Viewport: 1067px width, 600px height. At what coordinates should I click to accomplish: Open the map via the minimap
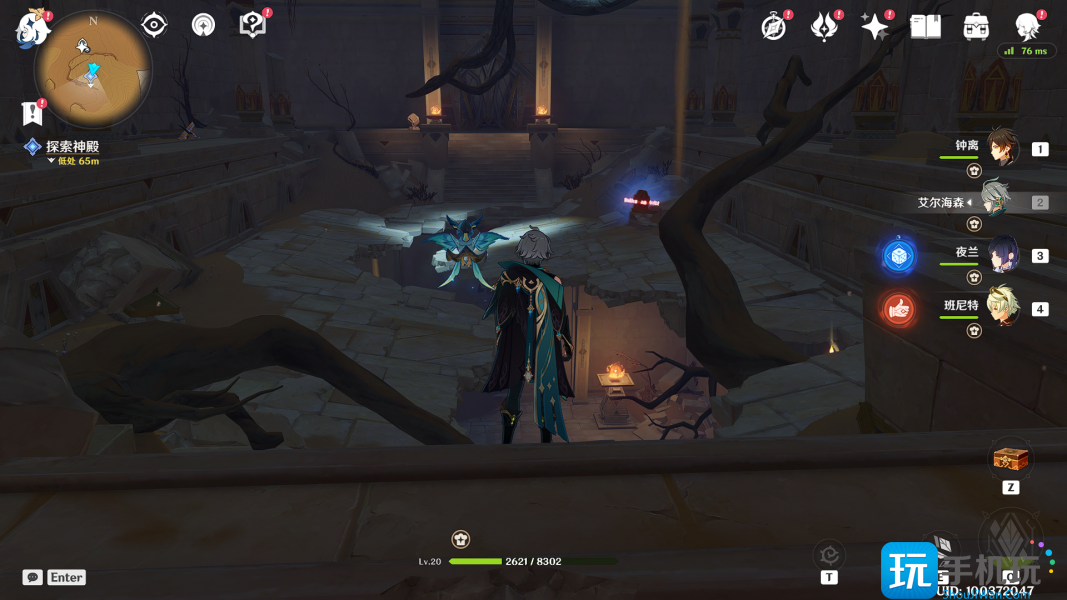[92, 70]
